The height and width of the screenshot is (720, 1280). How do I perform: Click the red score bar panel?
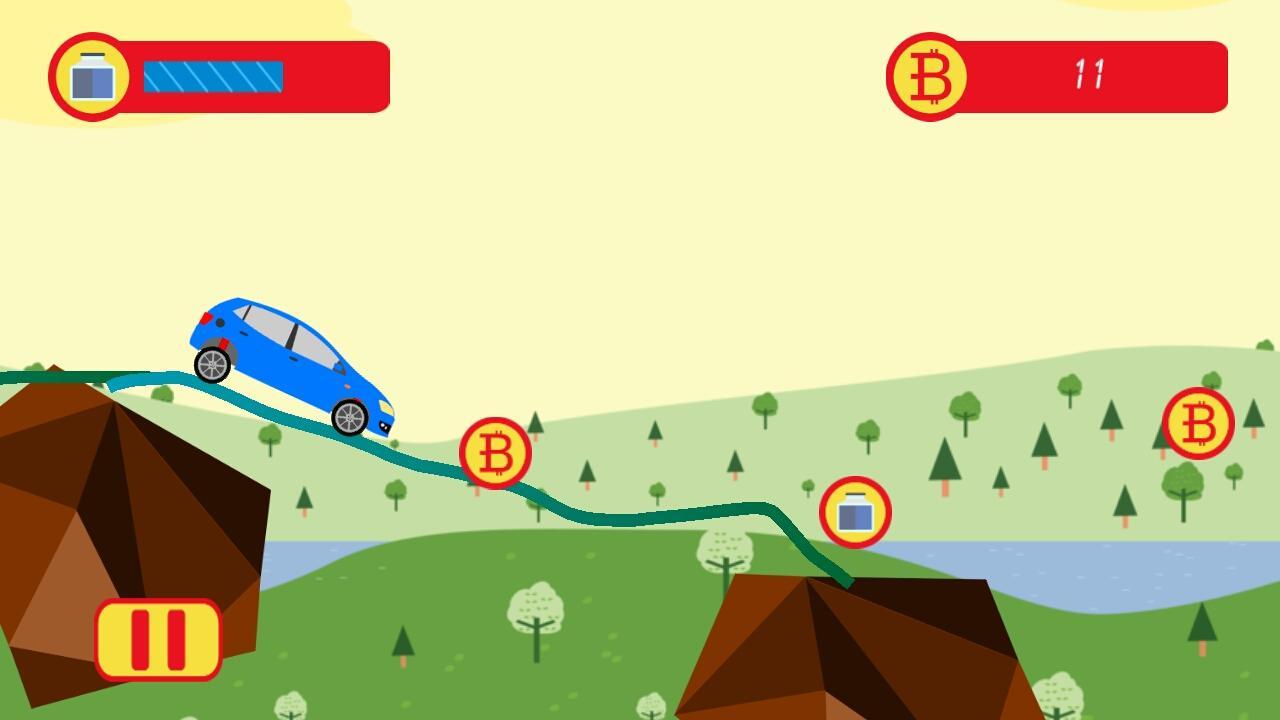pyautogui.click(x=1060, y=77)
